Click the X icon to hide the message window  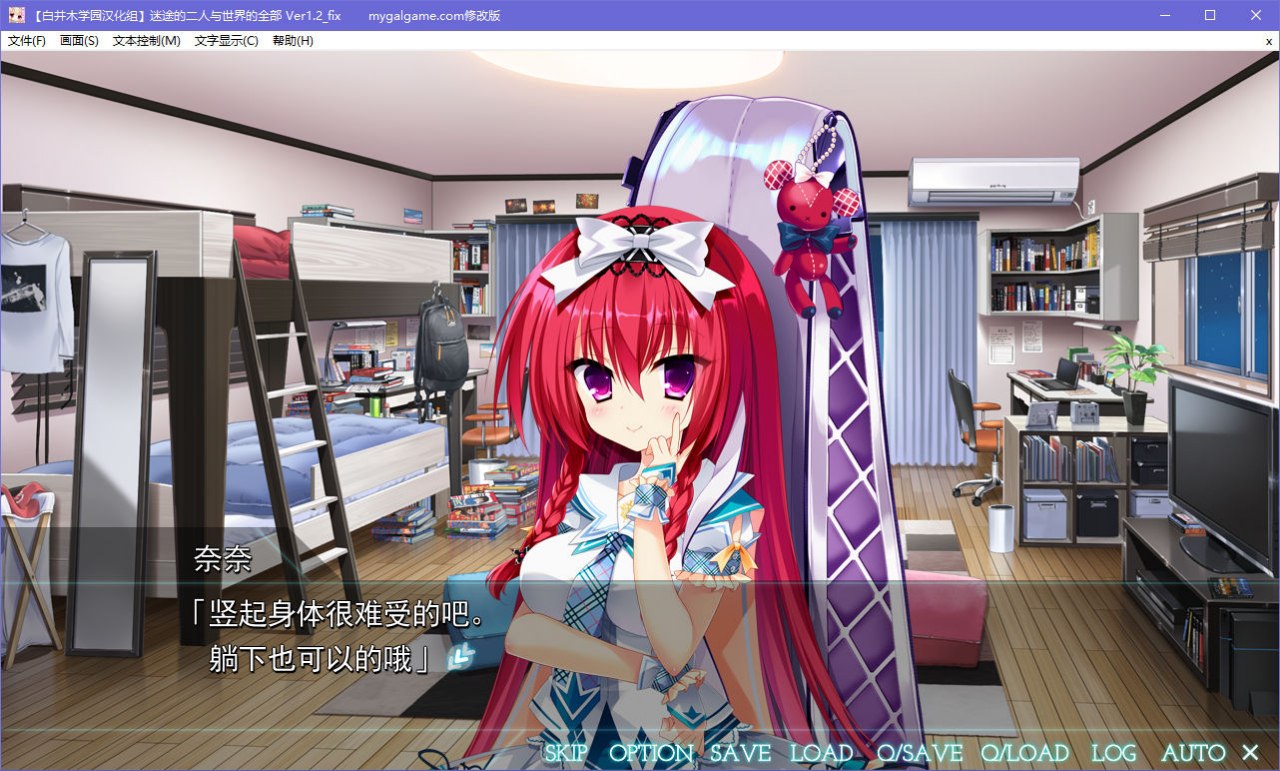(x=1250, y=751)
